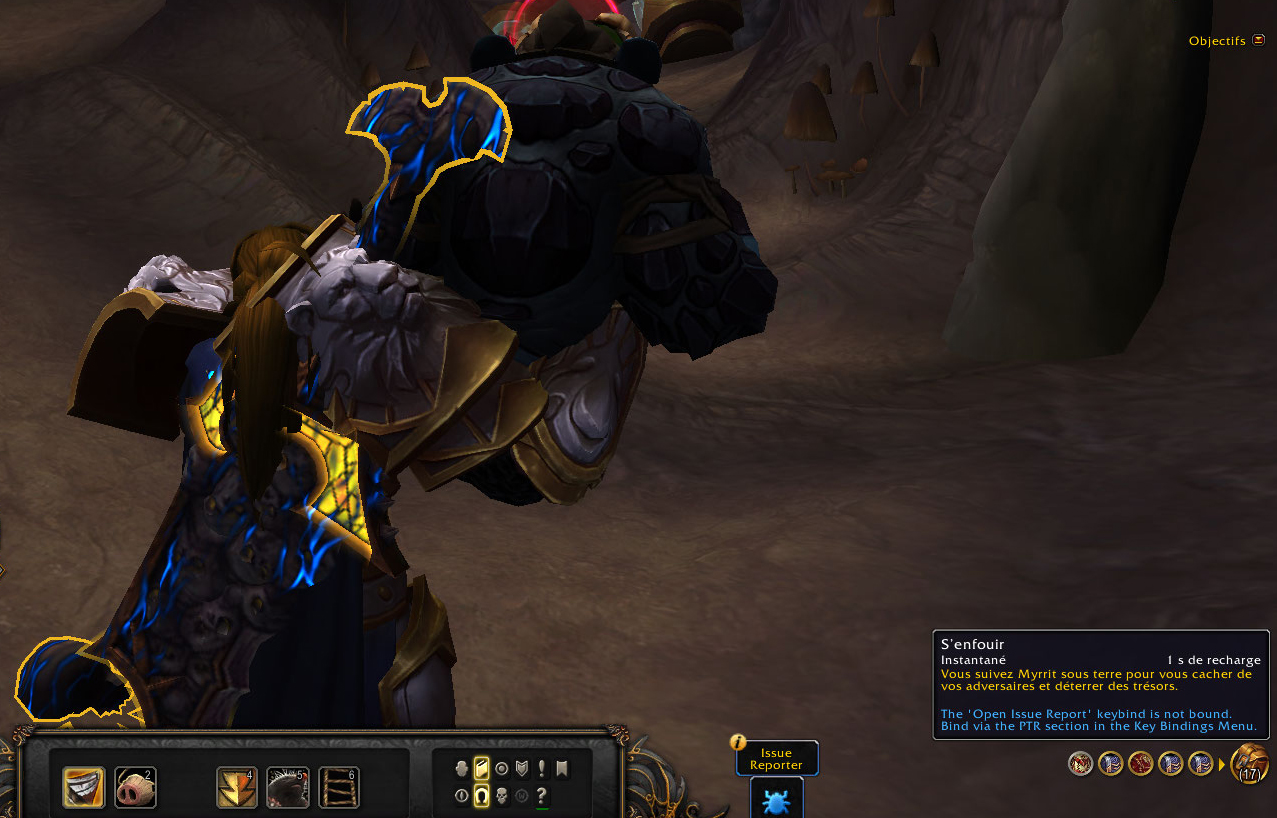This screenshot has height=818, width=1277.
Task: Open the book micro menu icon
Action: coord(481,768)
